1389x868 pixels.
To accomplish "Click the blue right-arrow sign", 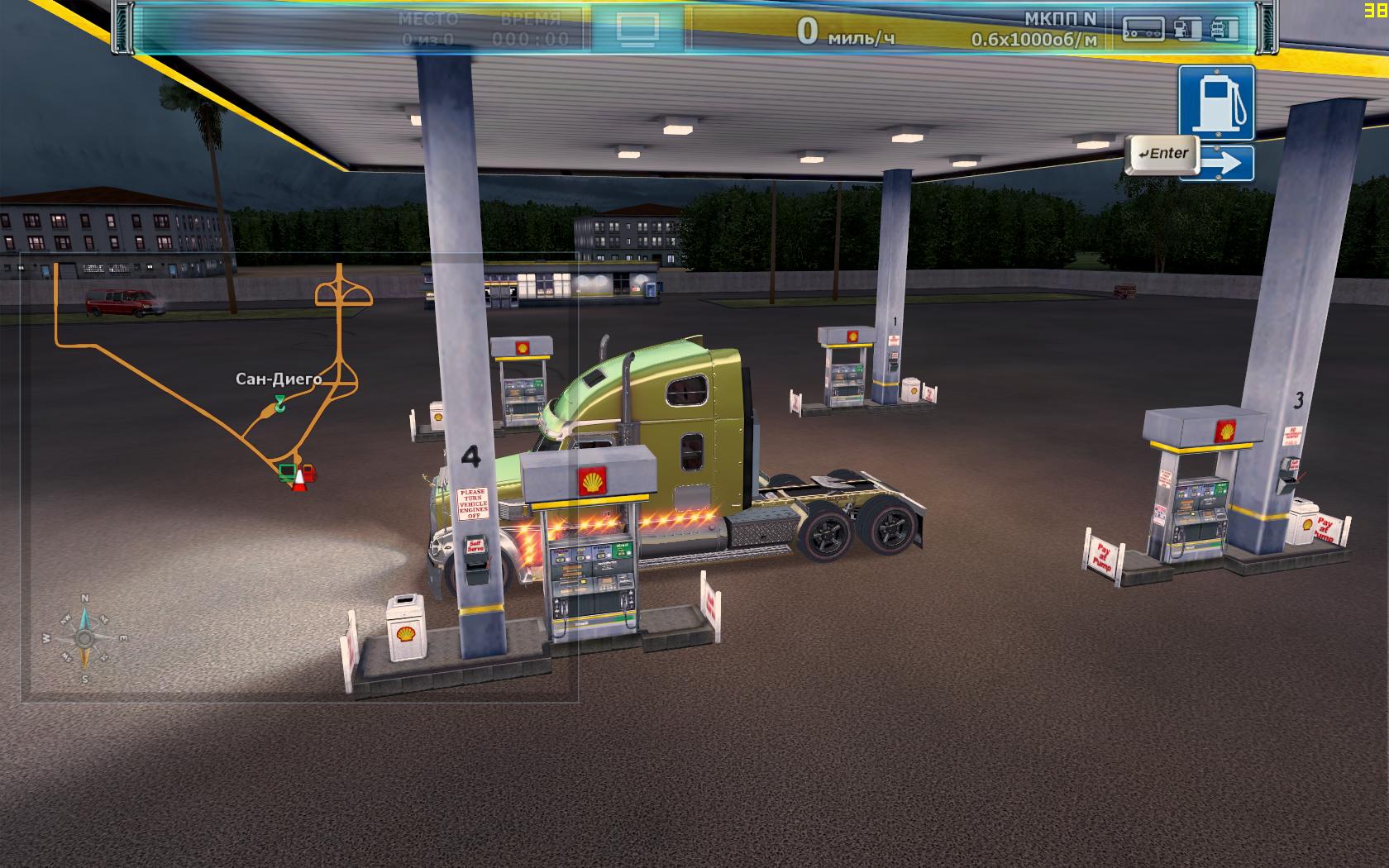I will (1225, 164).
